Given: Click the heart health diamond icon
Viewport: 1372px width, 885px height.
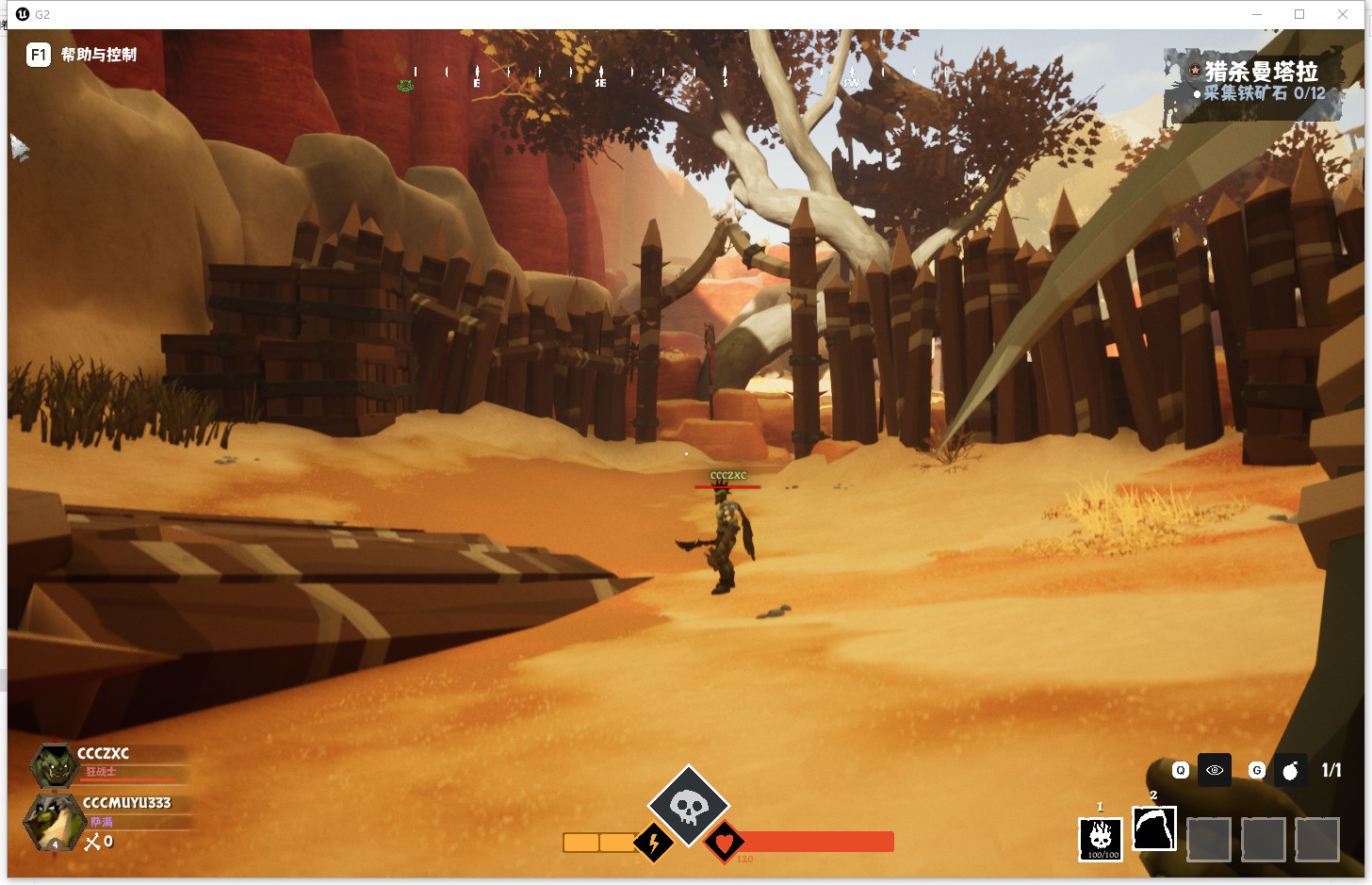Looking at the screenshot, I should pyautogui.click(x=724, y=842).
